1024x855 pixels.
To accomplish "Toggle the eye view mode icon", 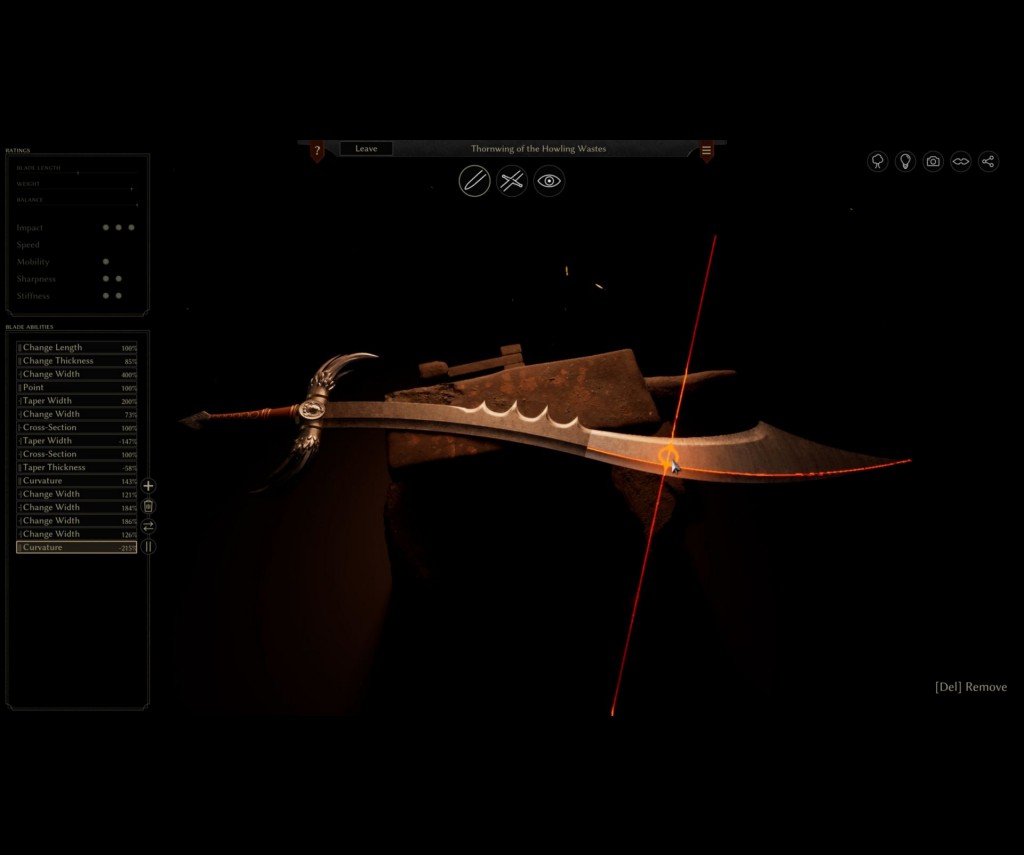I will [549, 181].
